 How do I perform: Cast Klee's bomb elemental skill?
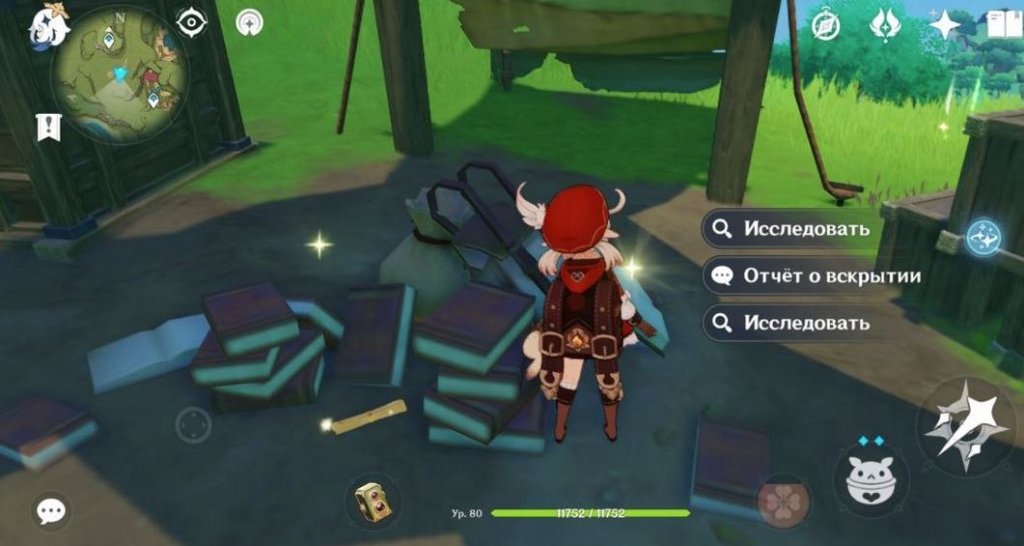pyautogui.click(x=870, y=479)
